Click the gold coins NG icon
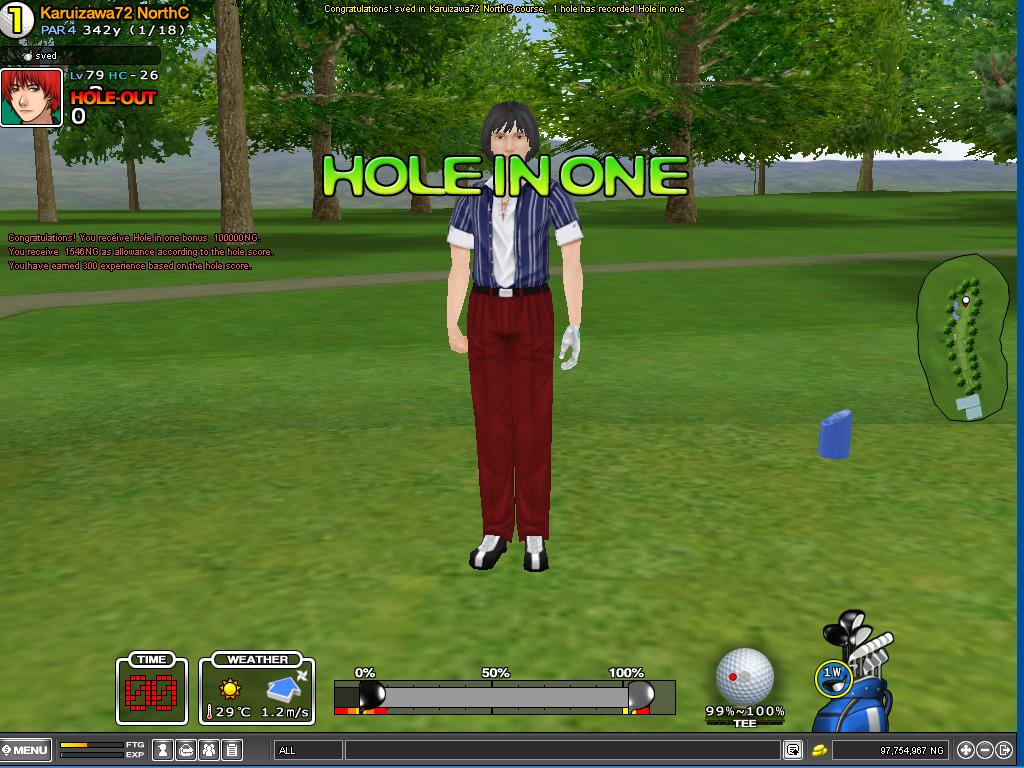 click(818, 750)
